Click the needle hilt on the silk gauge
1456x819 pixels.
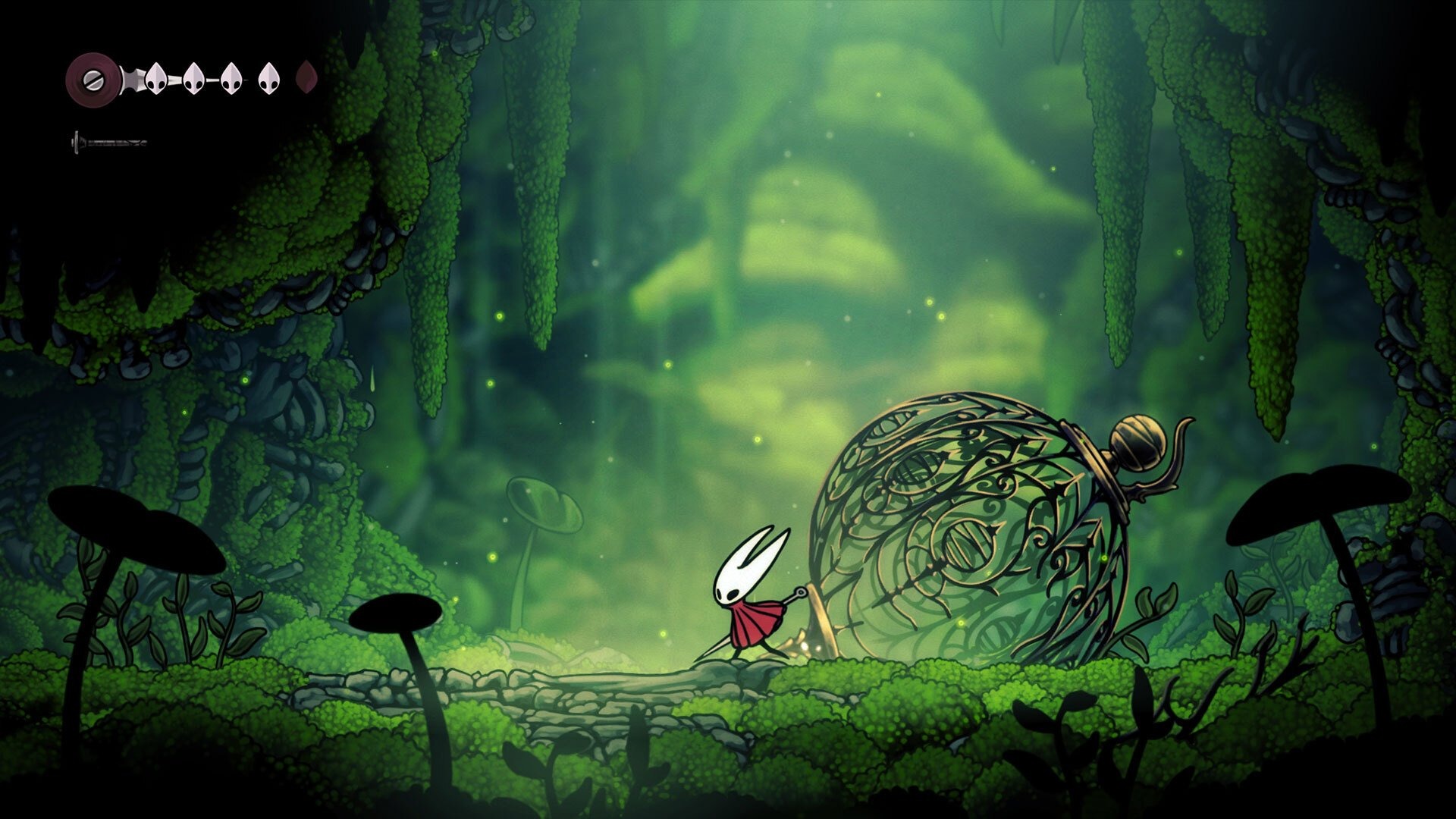pyautogui.click(x=76, y=140)
